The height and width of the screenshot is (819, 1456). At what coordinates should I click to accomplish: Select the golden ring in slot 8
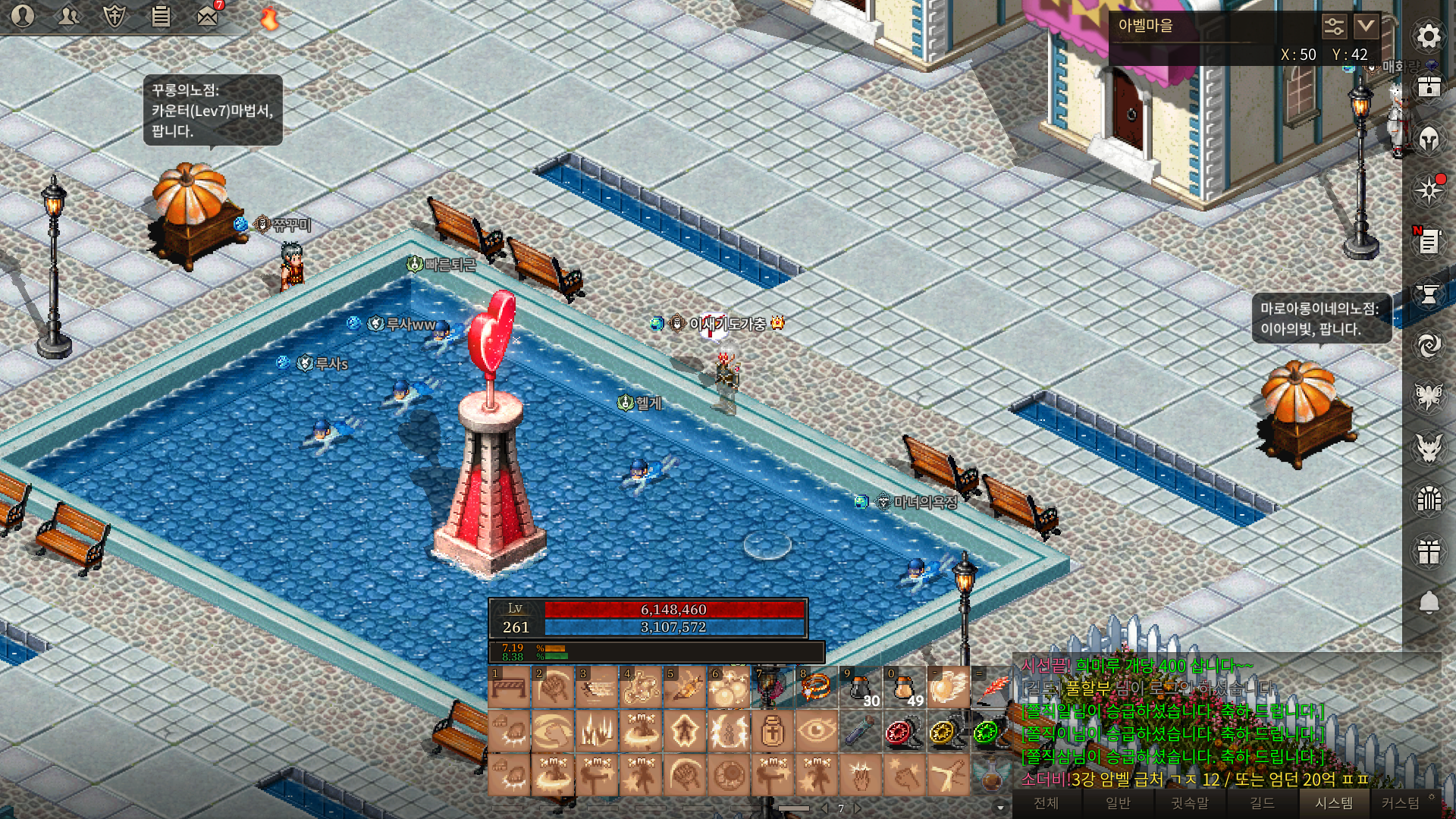[816, 688]
